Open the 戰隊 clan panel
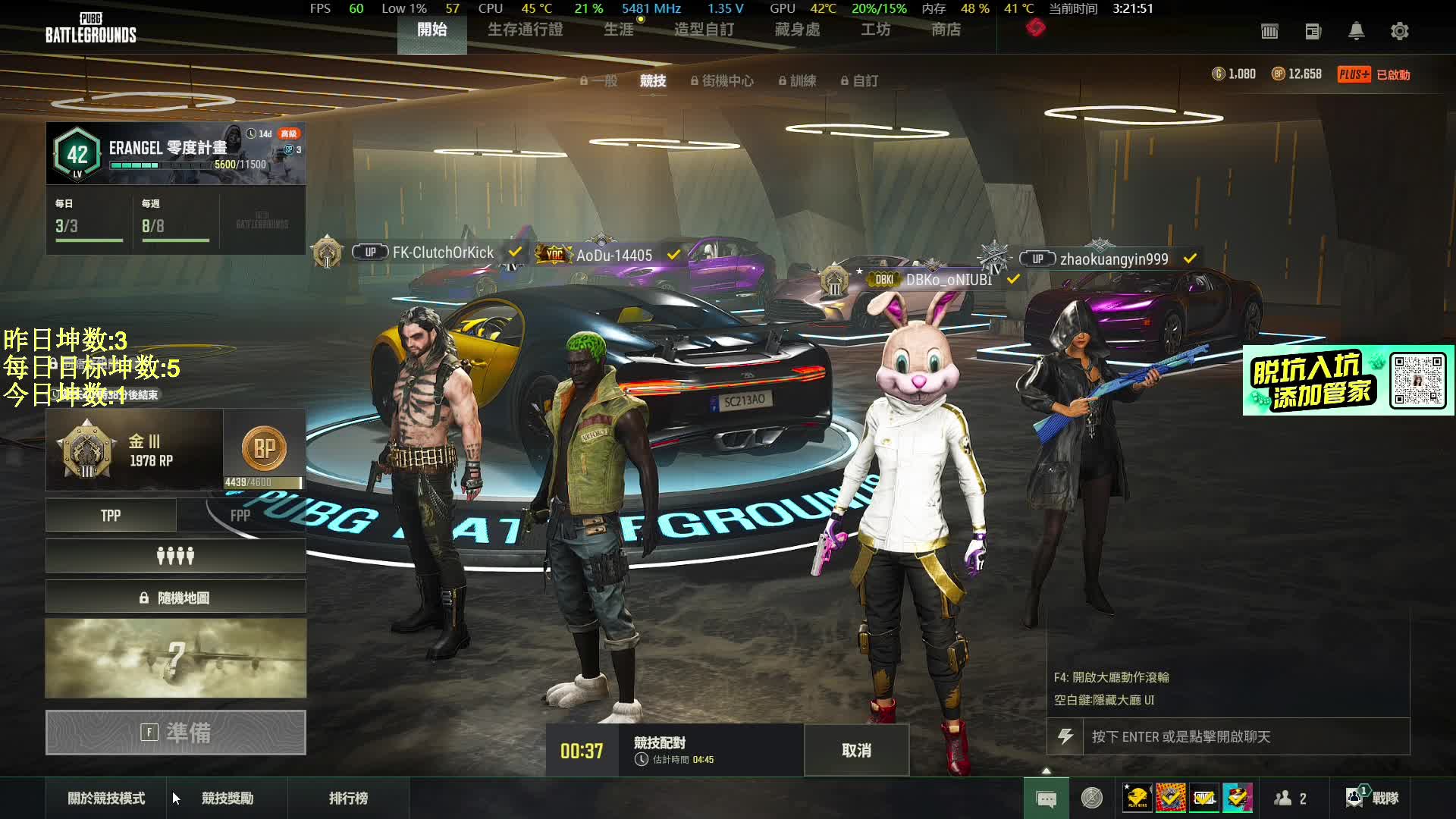 [x=1373, y=798]
